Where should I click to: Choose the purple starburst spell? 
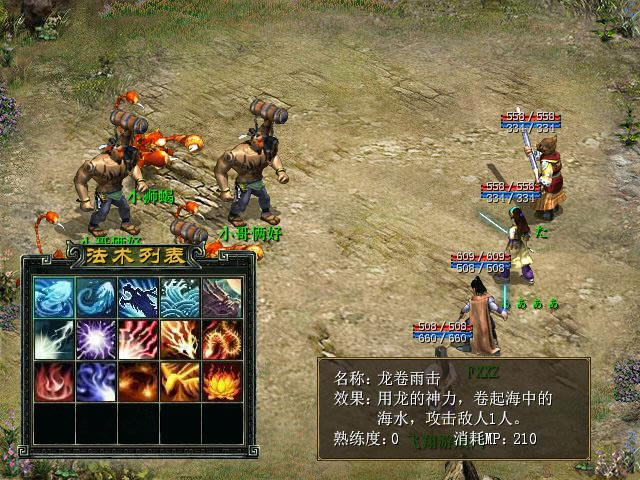click(x=94, y=339)
